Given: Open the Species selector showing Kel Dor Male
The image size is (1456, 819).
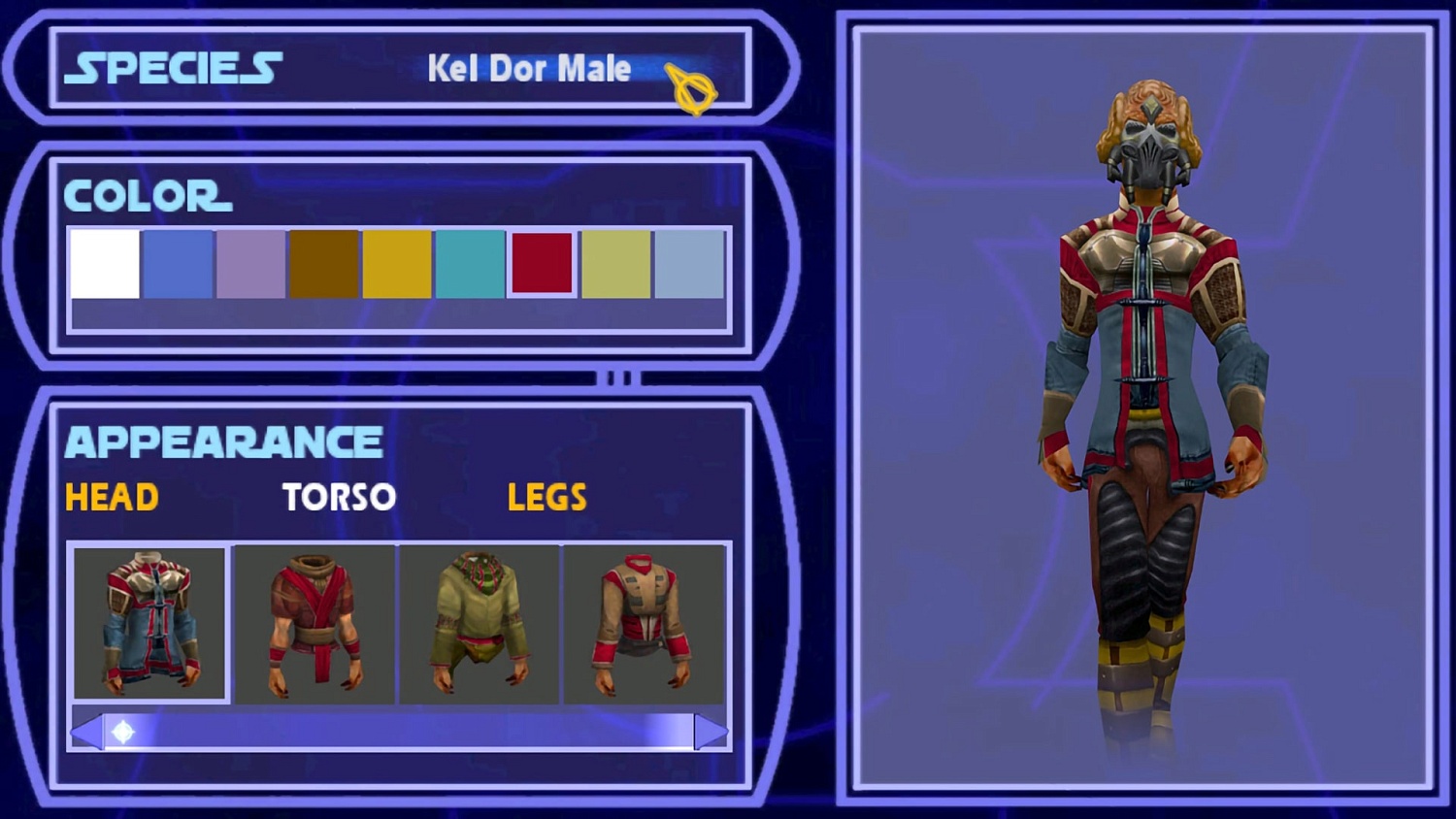Looking at the screenshot, I should [530, 69].
